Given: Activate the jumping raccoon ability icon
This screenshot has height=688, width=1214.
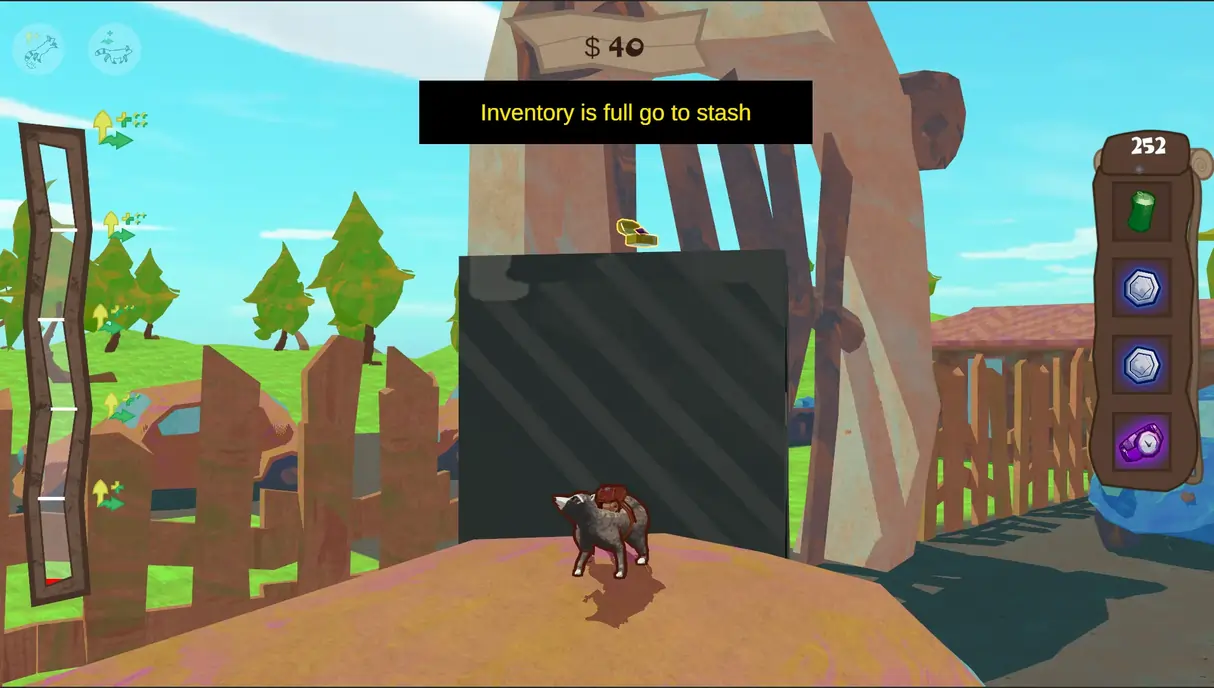Looking at the screenshot, I should tap(38, 48).
